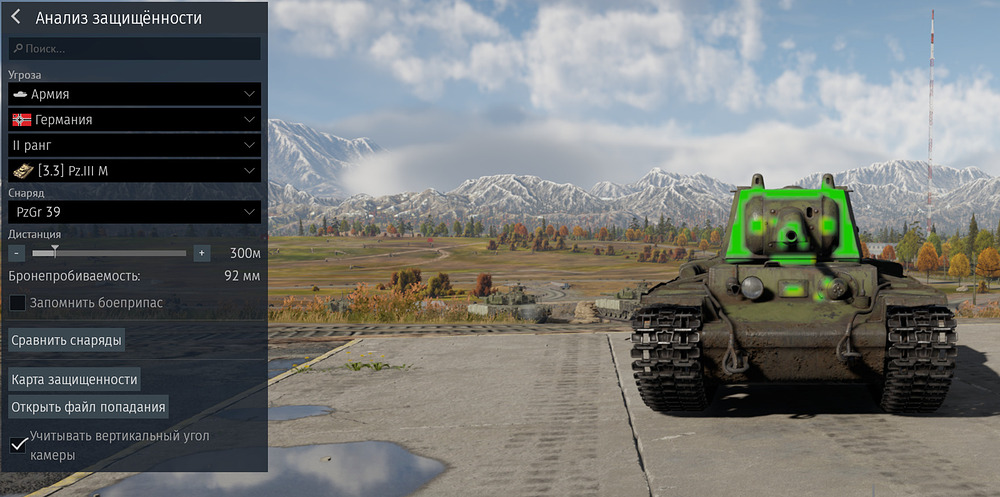Open the Германия nation dropdown

(134, 120)
